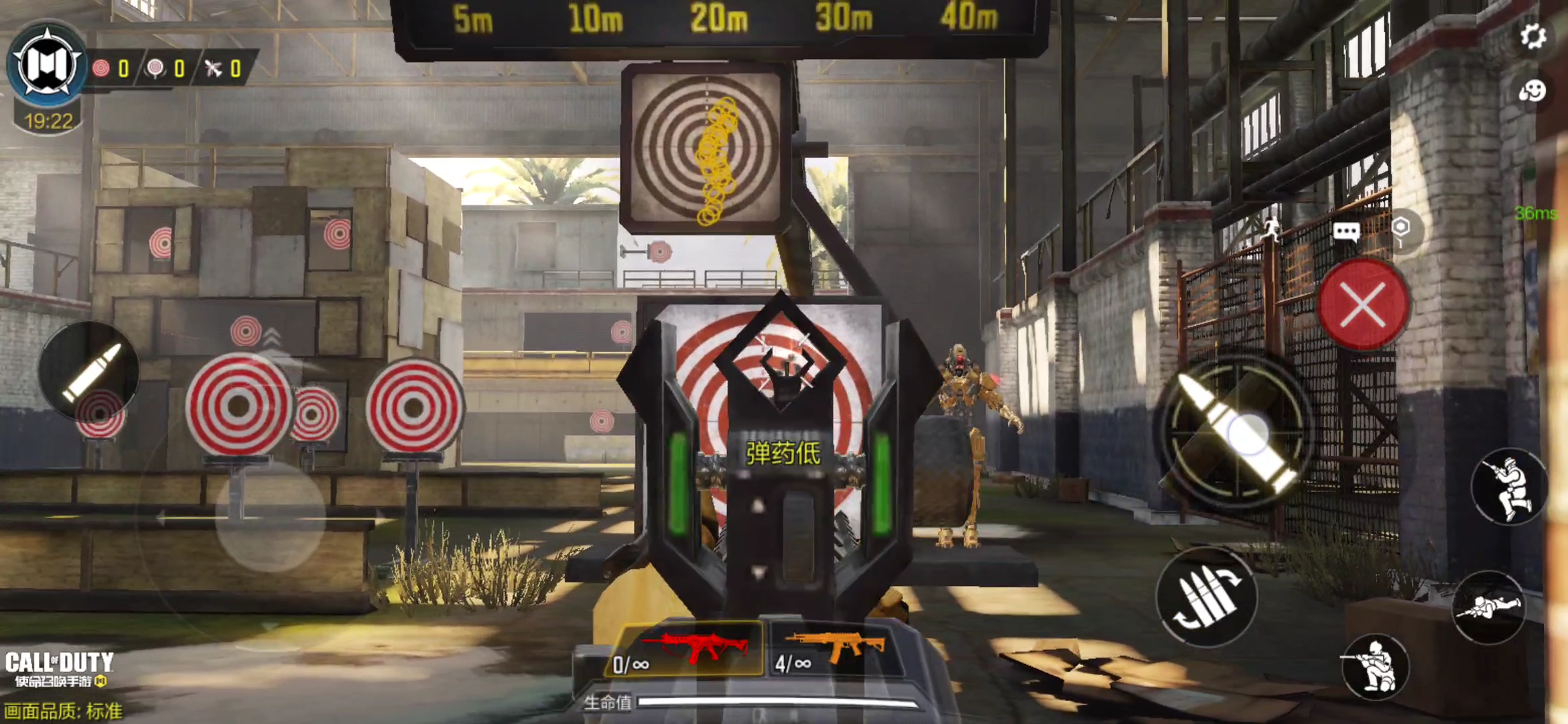Open the settings gear icon
Screen dimensions: 1568x724
click(1532, 36)
